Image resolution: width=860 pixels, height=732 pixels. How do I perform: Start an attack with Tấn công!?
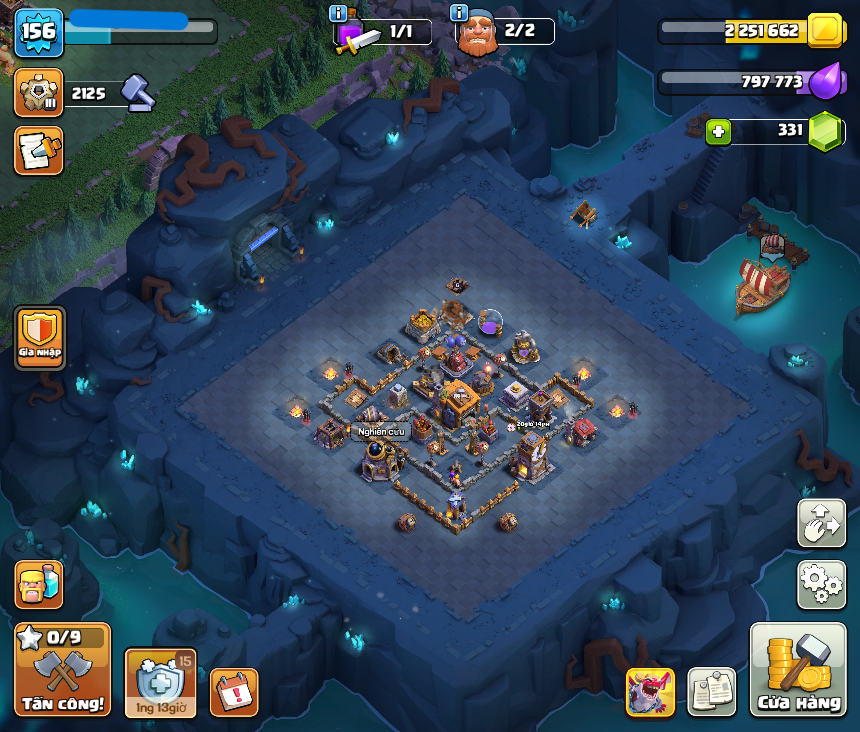pyautogui.click(x=62, y=669)
